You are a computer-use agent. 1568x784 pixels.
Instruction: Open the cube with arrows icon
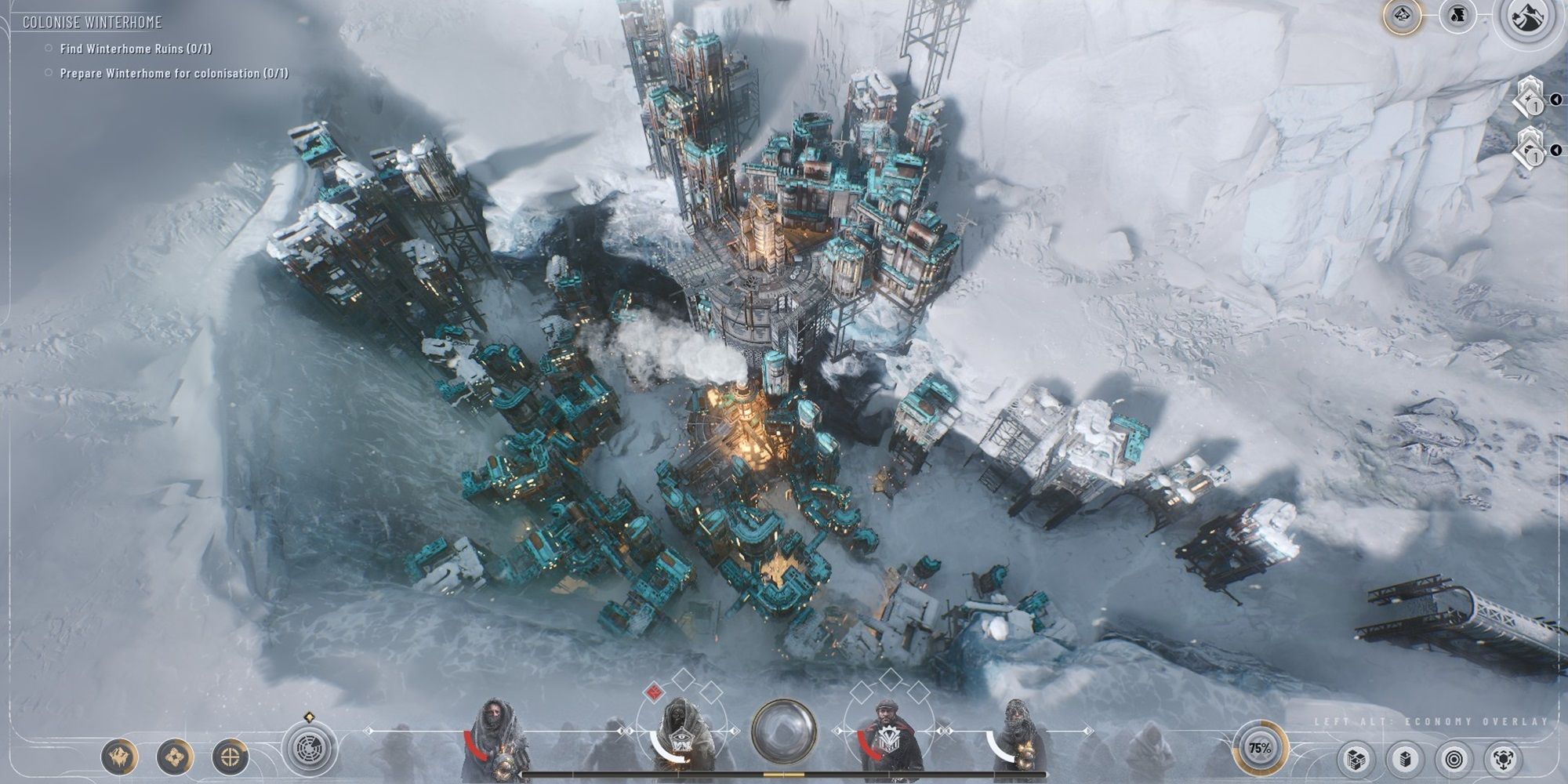pos(1504,759)
